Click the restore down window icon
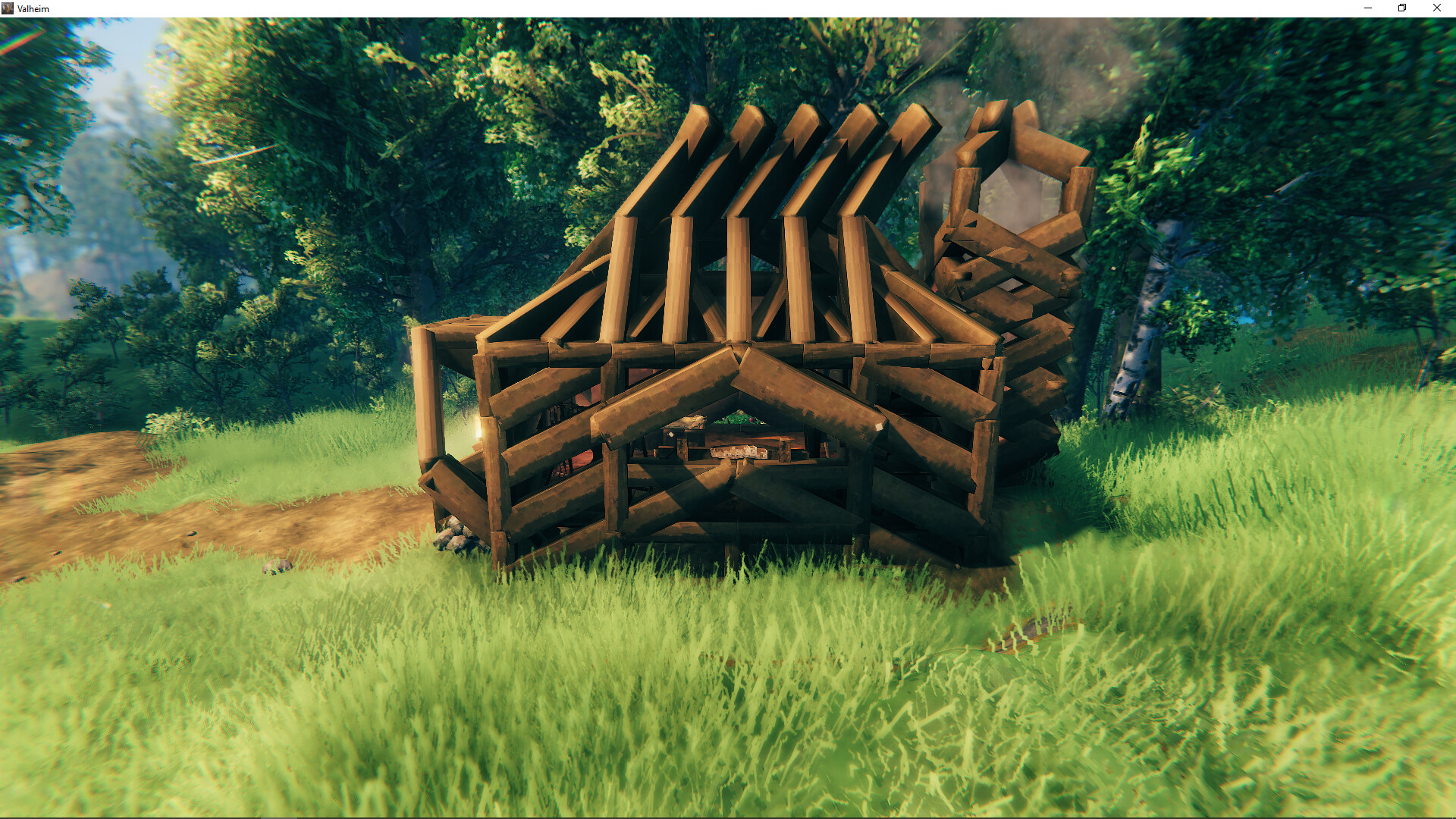Screen dimensions: 1456x819 [x=1400, y=8]
